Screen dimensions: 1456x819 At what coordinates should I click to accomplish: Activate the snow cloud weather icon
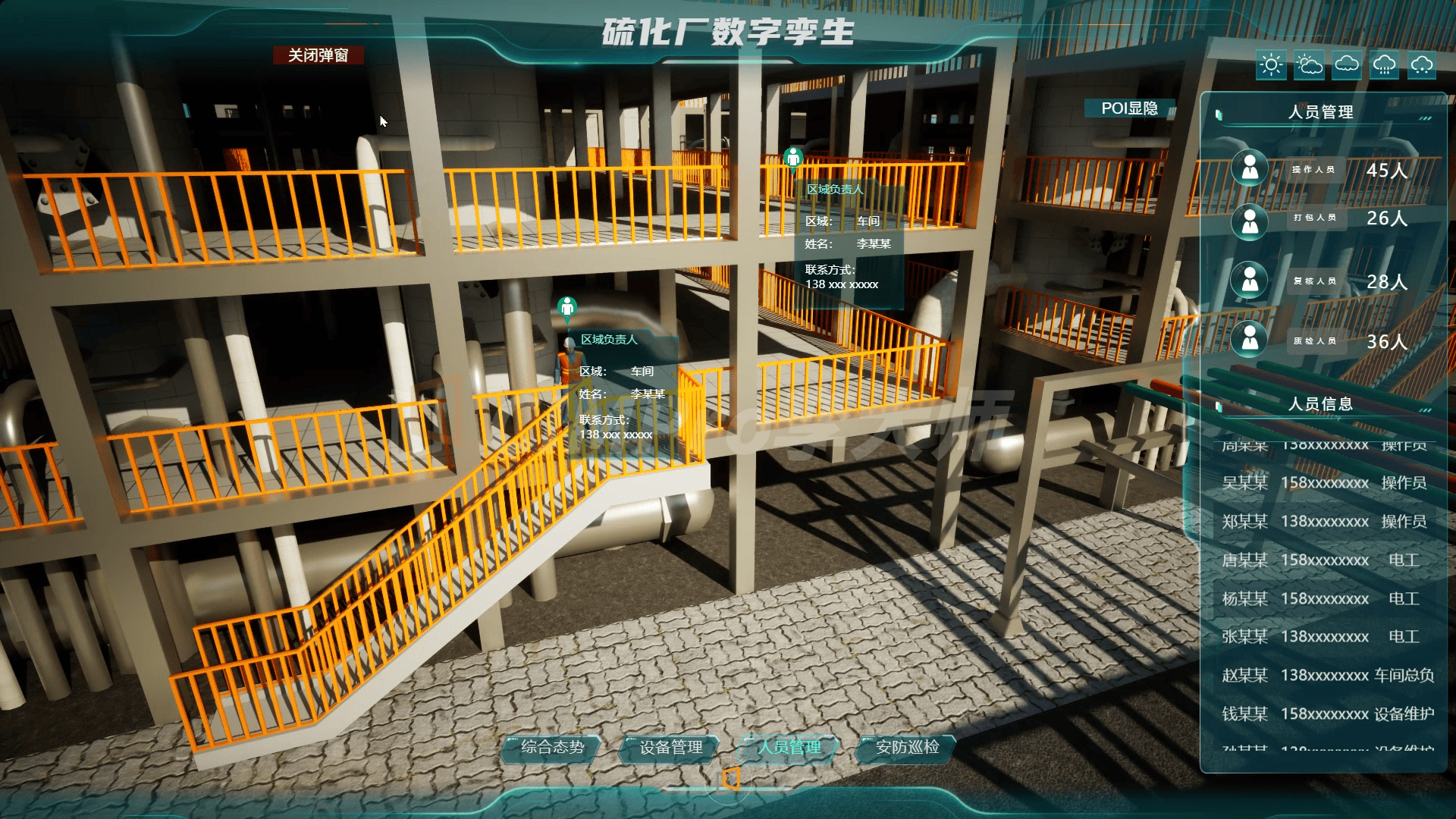[x=1422, y=65]
